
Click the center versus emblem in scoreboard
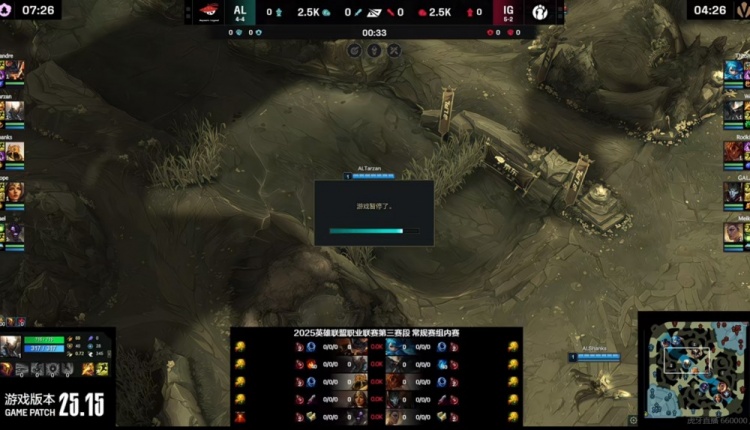click(x=374, y=13)
